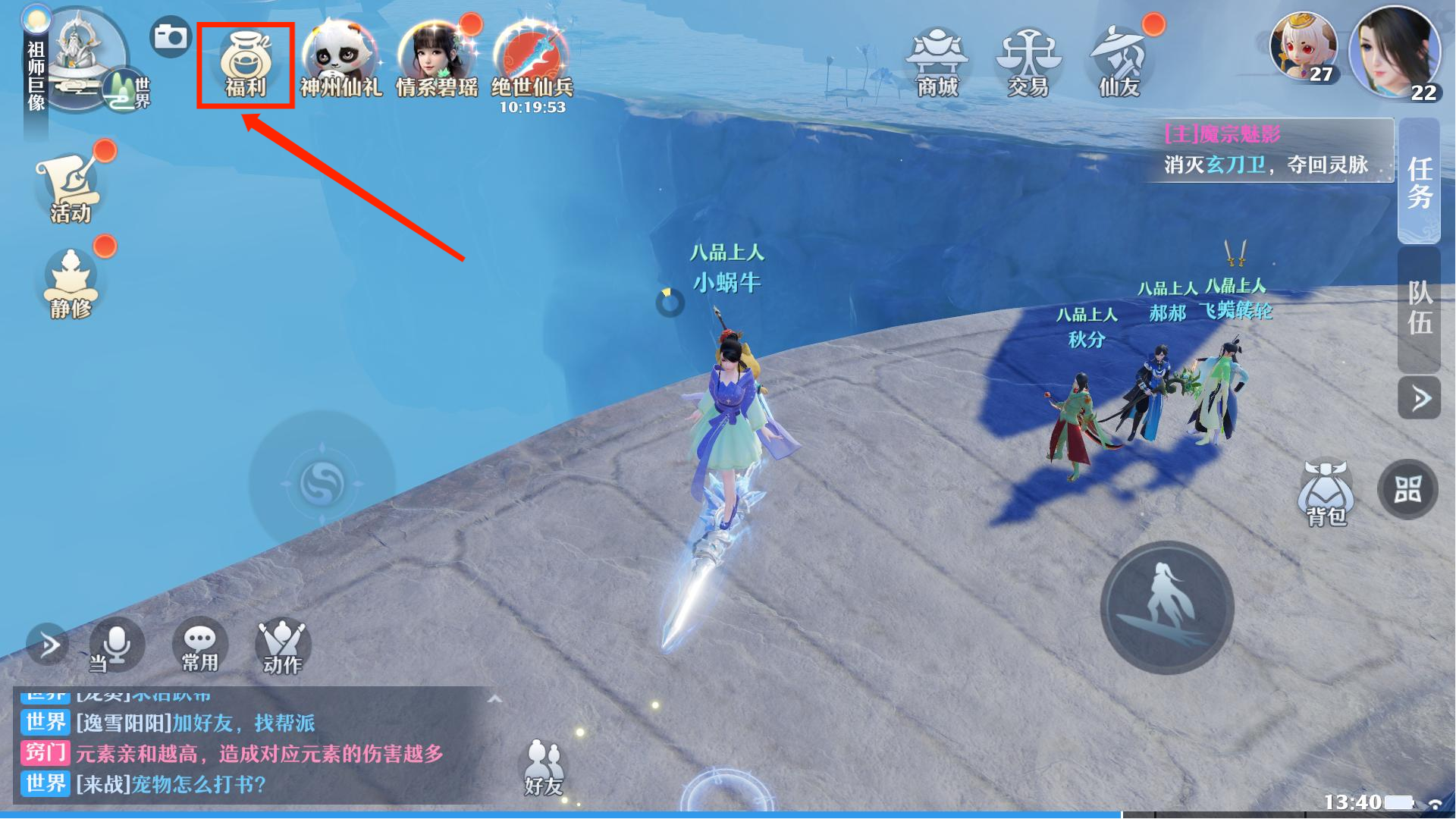Open the 动作 emote actions menu

coord(282,646)
